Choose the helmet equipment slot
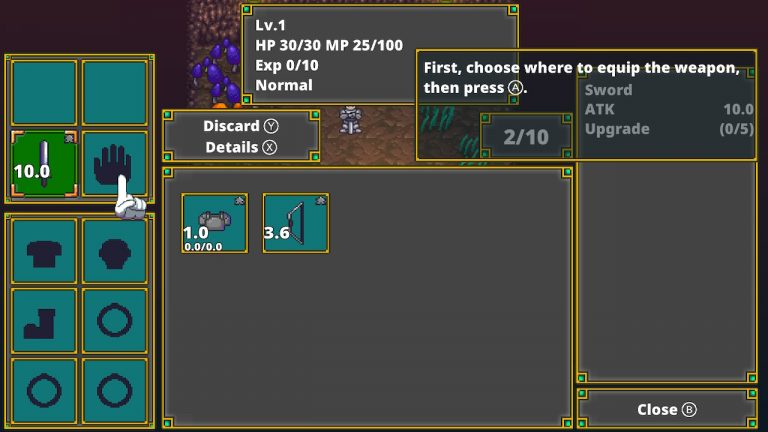Image resolution: width=768 pixels, height=432 pixels. point(114,251)
